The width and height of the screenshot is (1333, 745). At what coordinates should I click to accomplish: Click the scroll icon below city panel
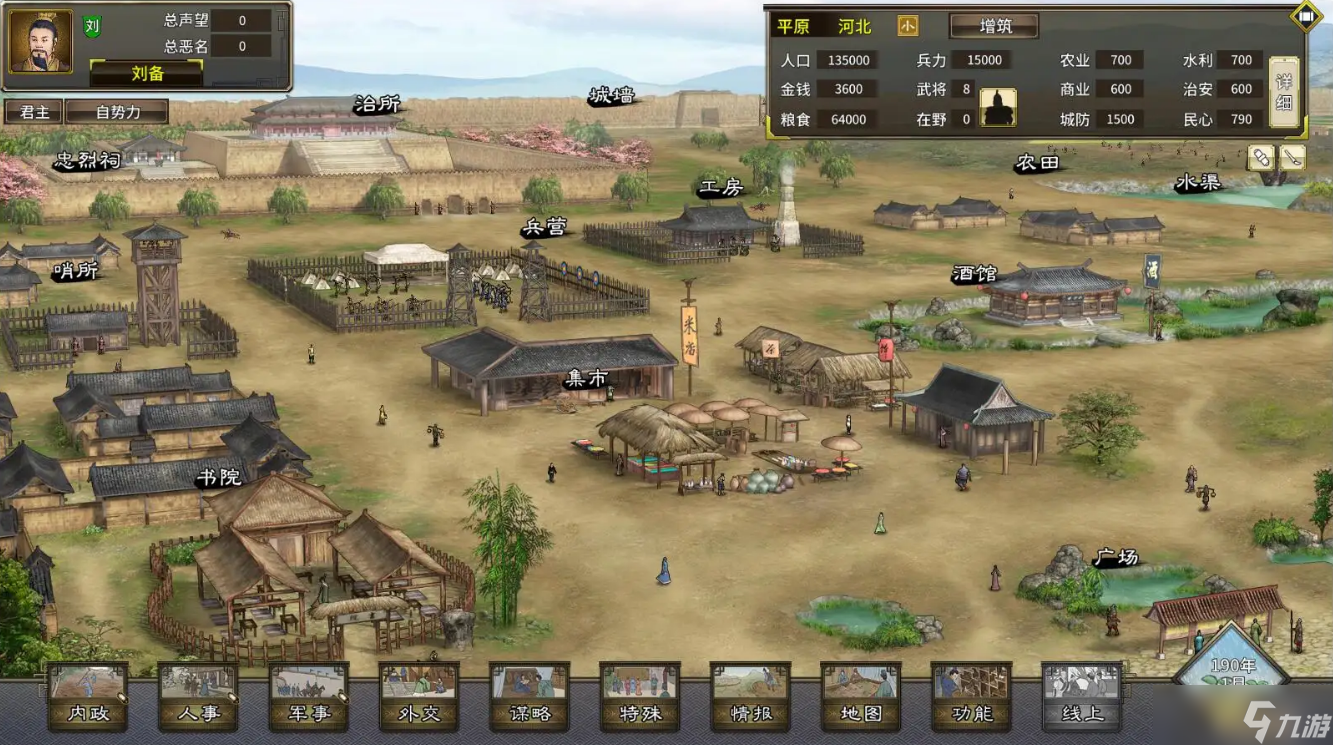[x=1261, y=157]
